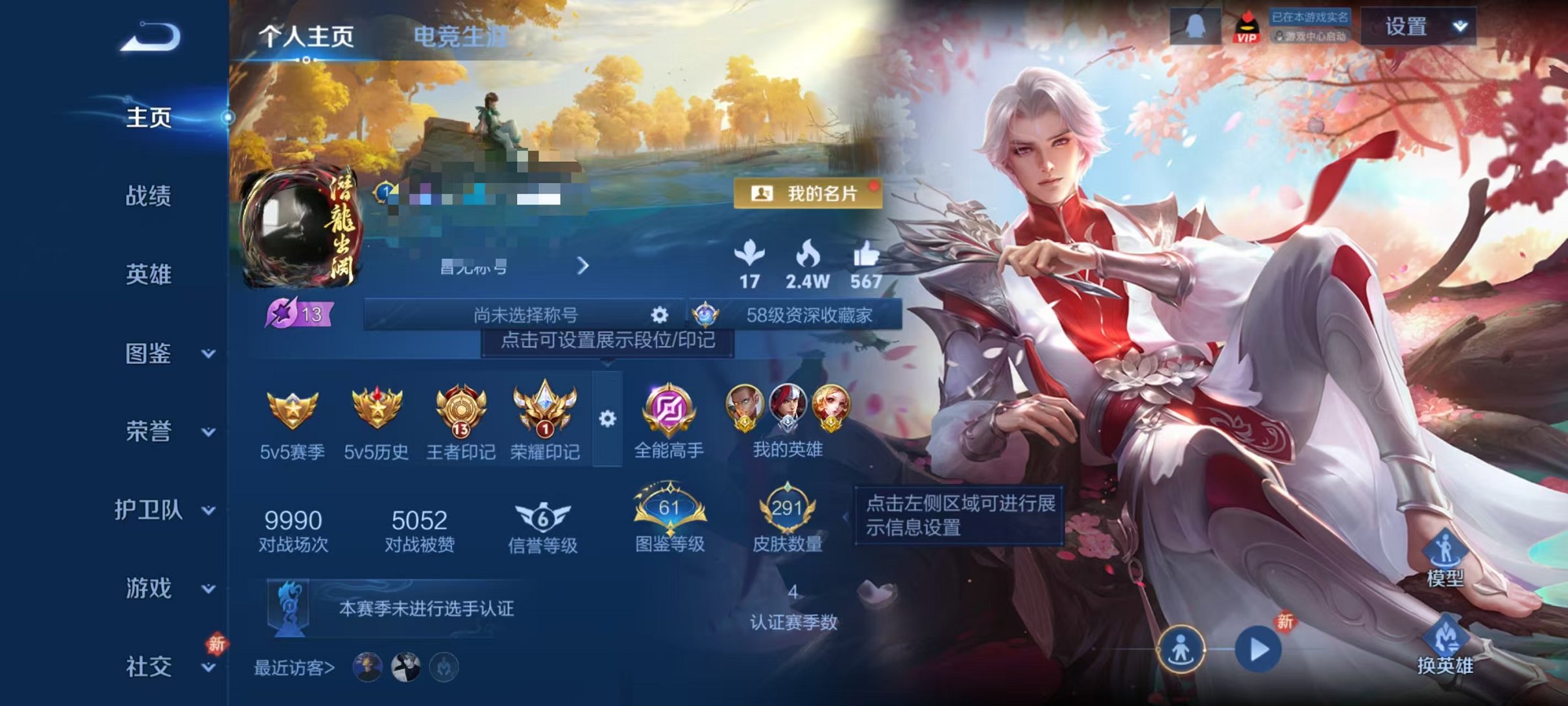Select 战绩 in the left sidebar
Image resolution: width=1568 pixels, height=706 pixels.
click(x=151, y=196)
